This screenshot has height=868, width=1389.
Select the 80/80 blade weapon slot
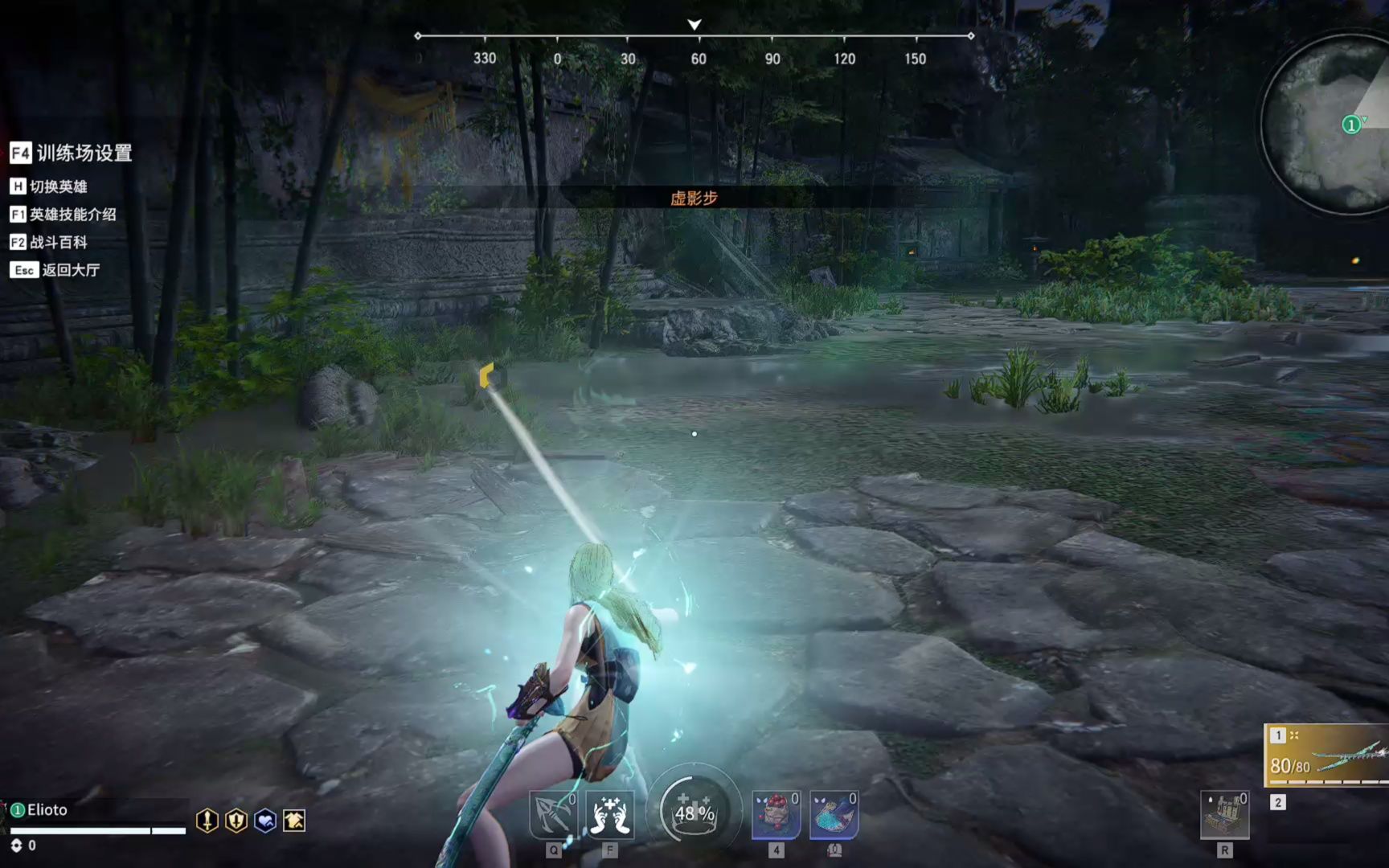(1328, 755)
